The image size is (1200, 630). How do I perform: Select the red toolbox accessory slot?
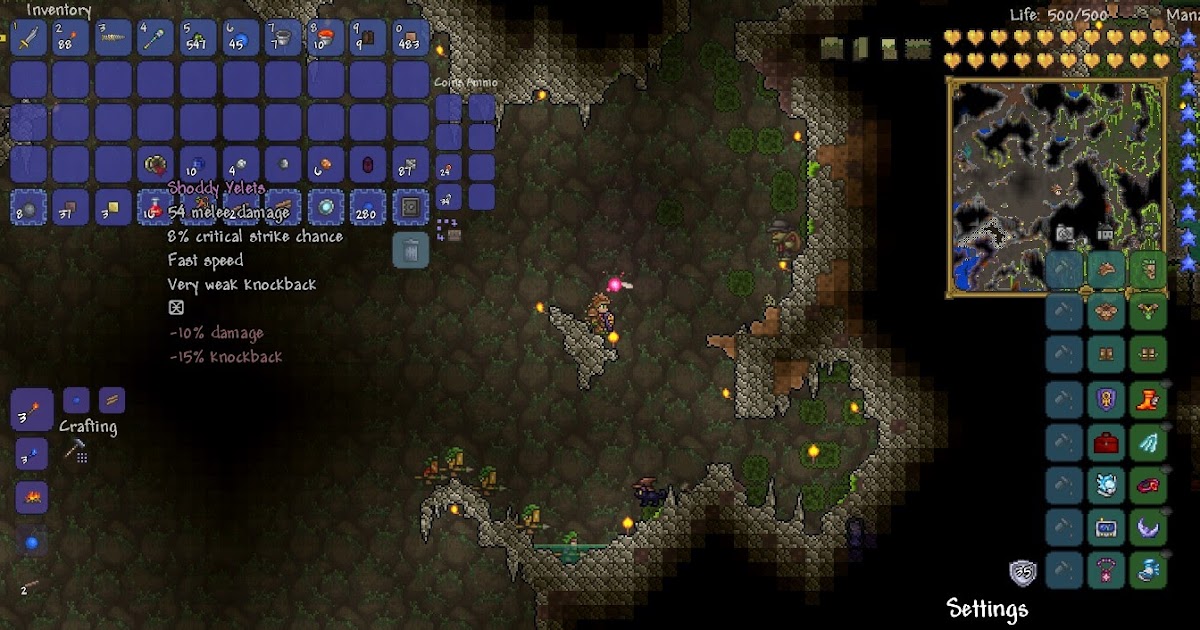point(1105,444)
